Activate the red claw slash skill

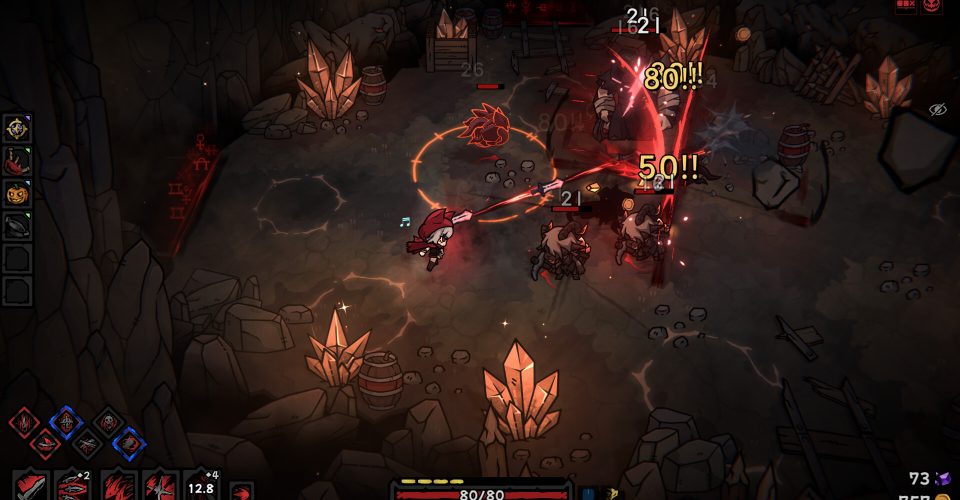click(118, 485)
